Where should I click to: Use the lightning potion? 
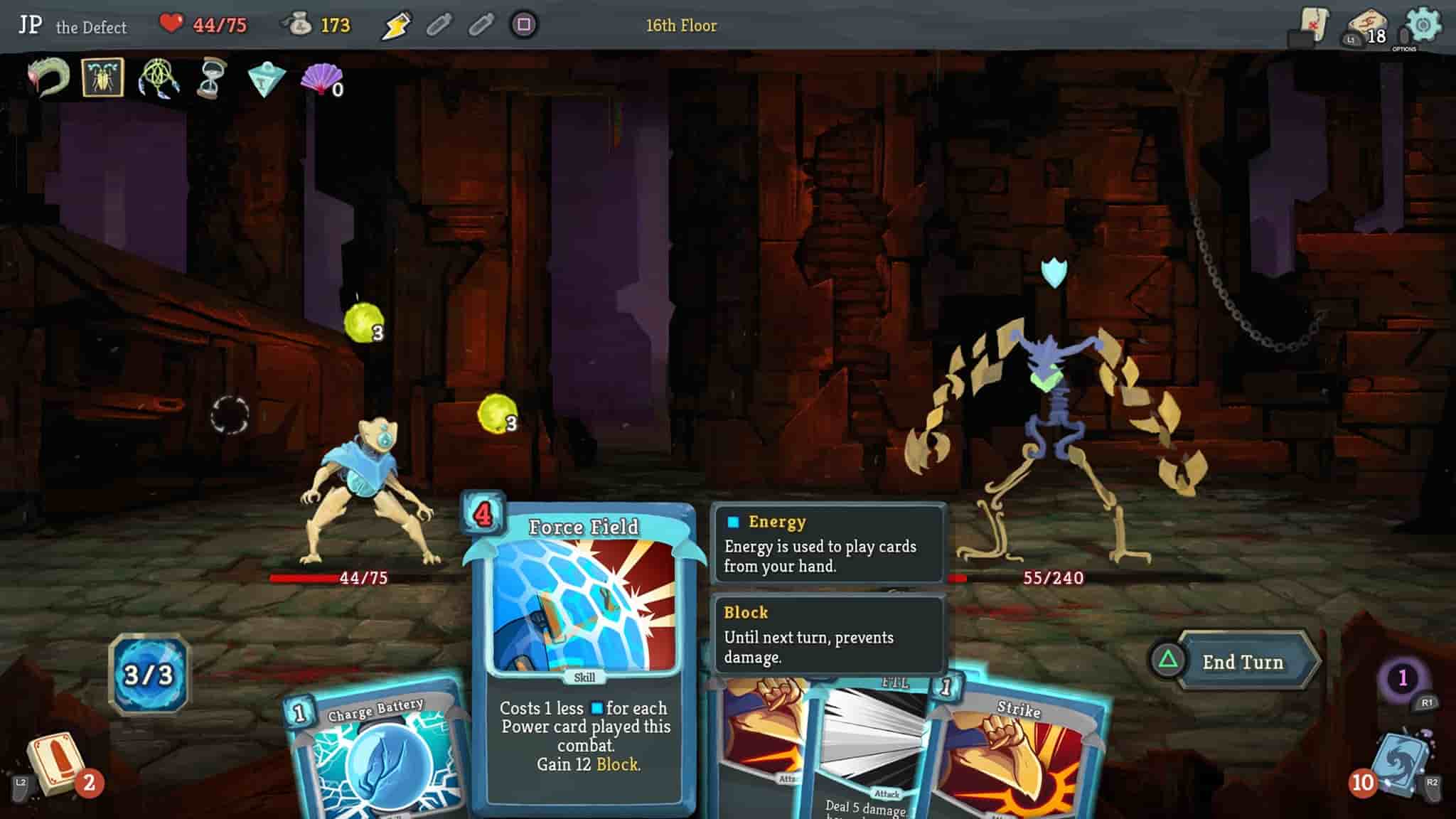[x=395, y=26]
